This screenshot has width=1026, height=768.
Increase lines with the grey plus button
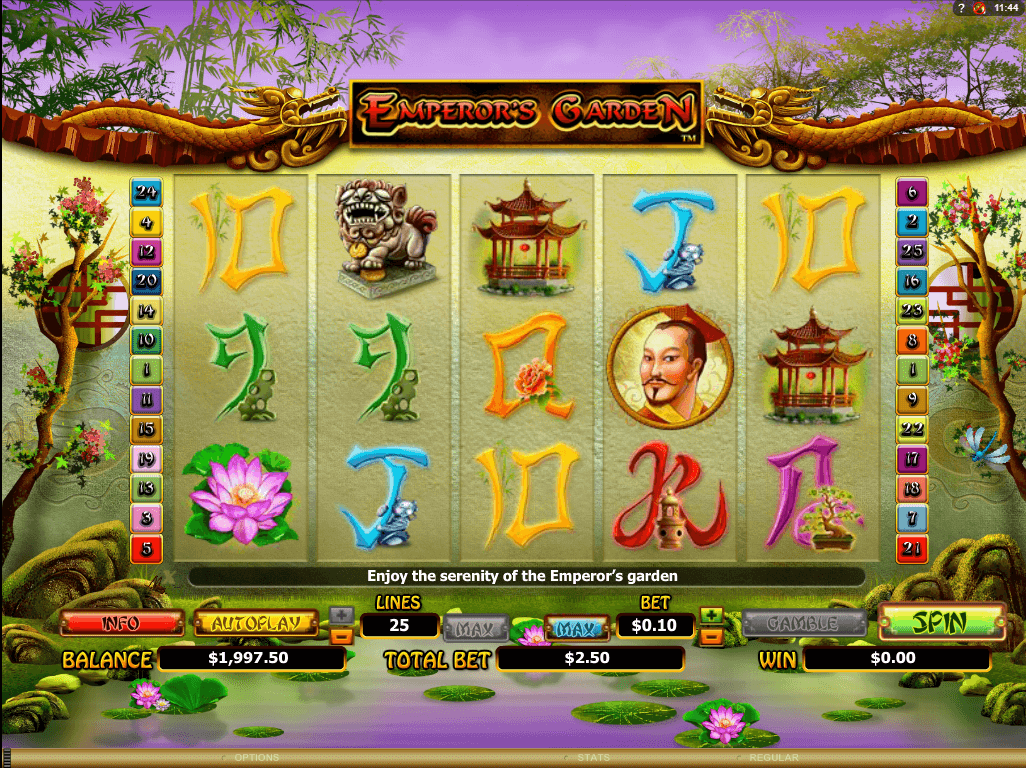[341, 615]
